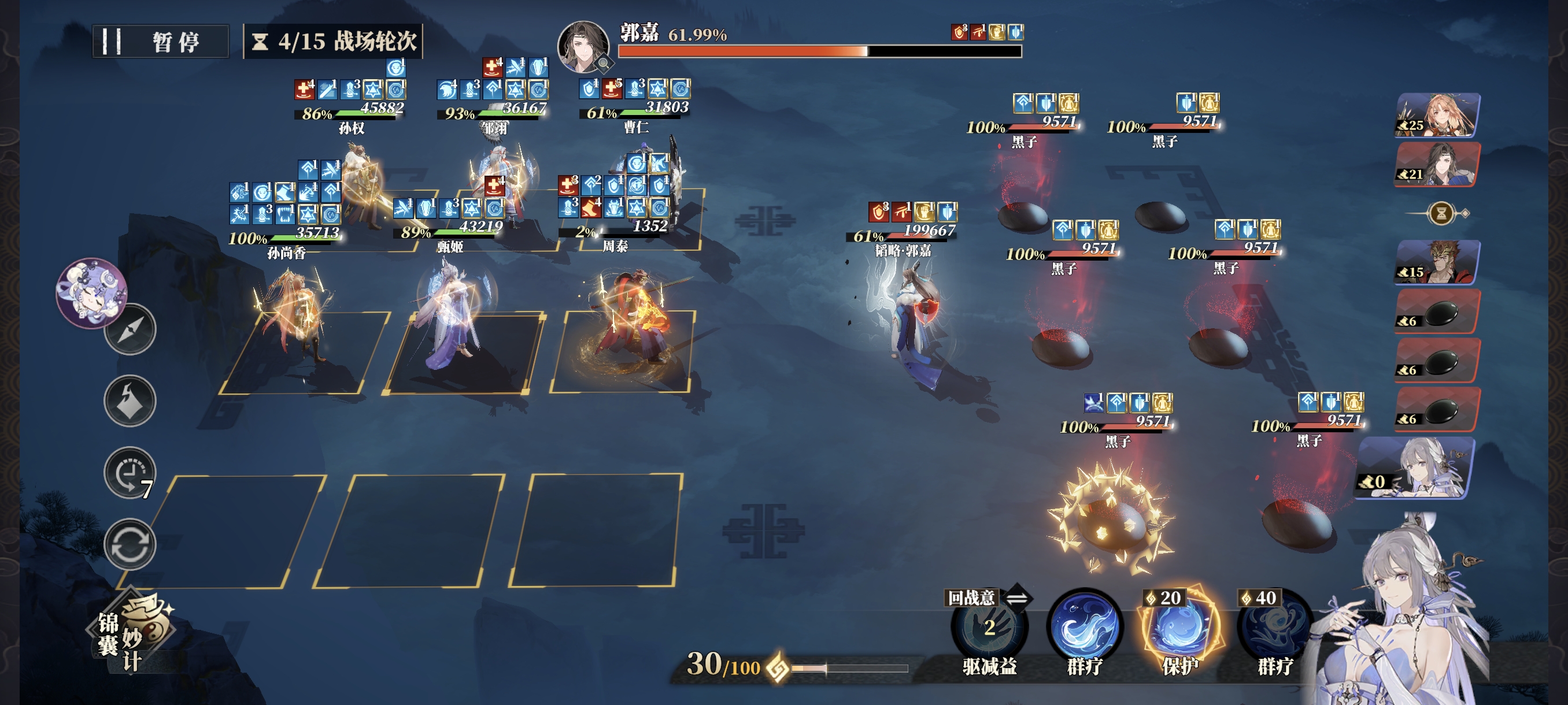
Task: Click the hourglass marker in turn order
Action: (x=1441, y=213)
